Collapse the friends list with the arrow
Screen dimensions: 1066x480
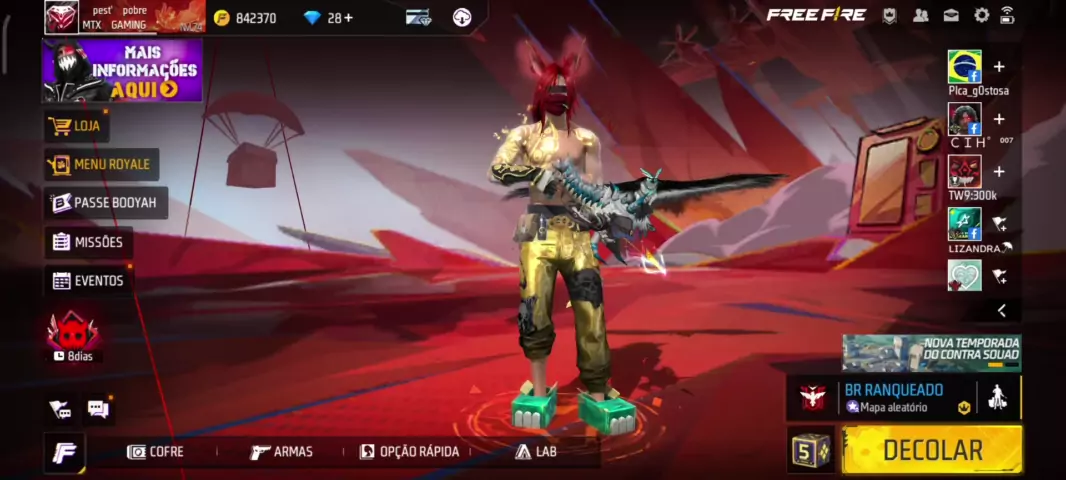tap(1001, 311)
